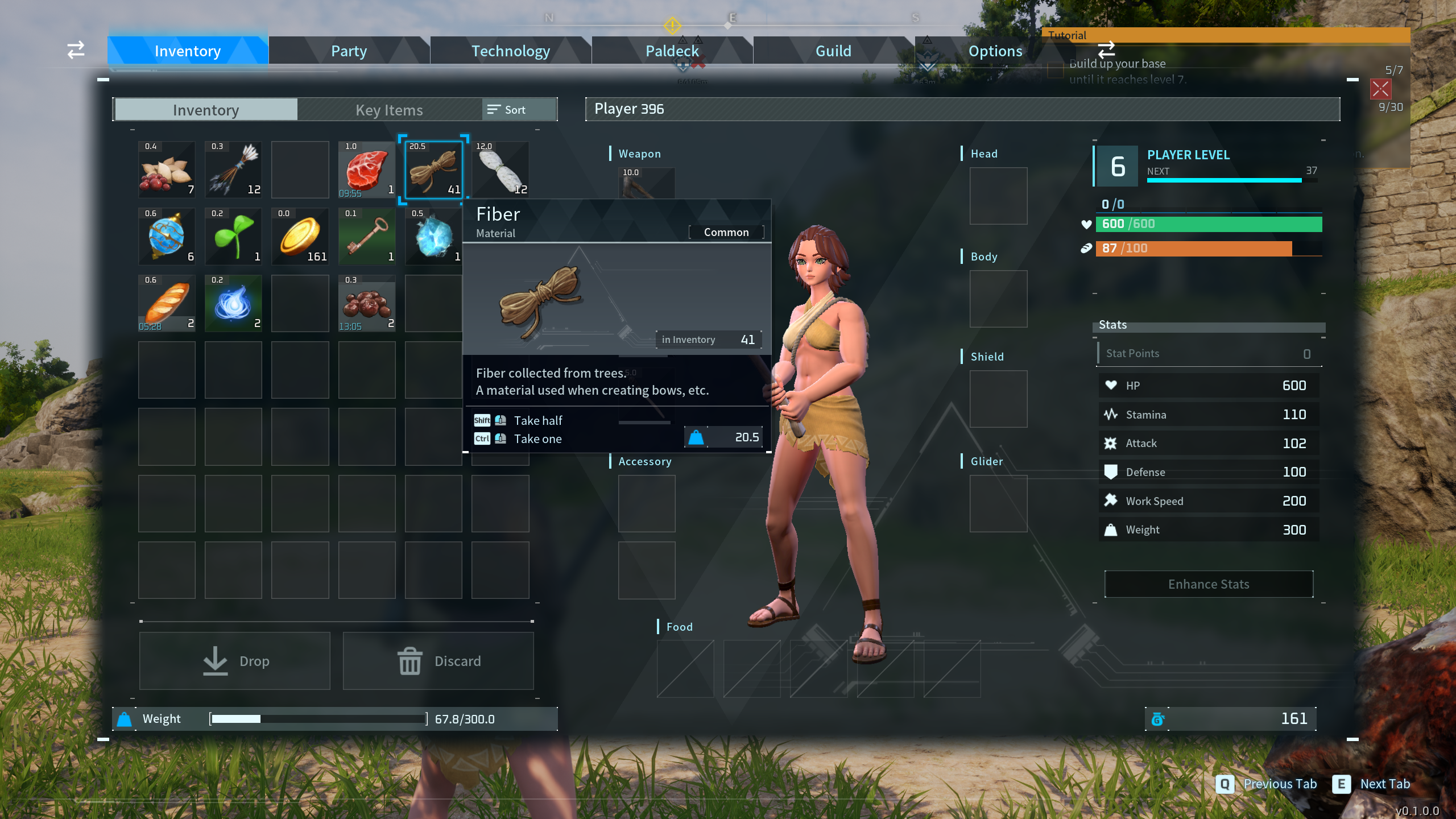Viewport: 1456px width, 819px height.
Task: Choose the gold coin stack
Action: [x=300, y=237]
